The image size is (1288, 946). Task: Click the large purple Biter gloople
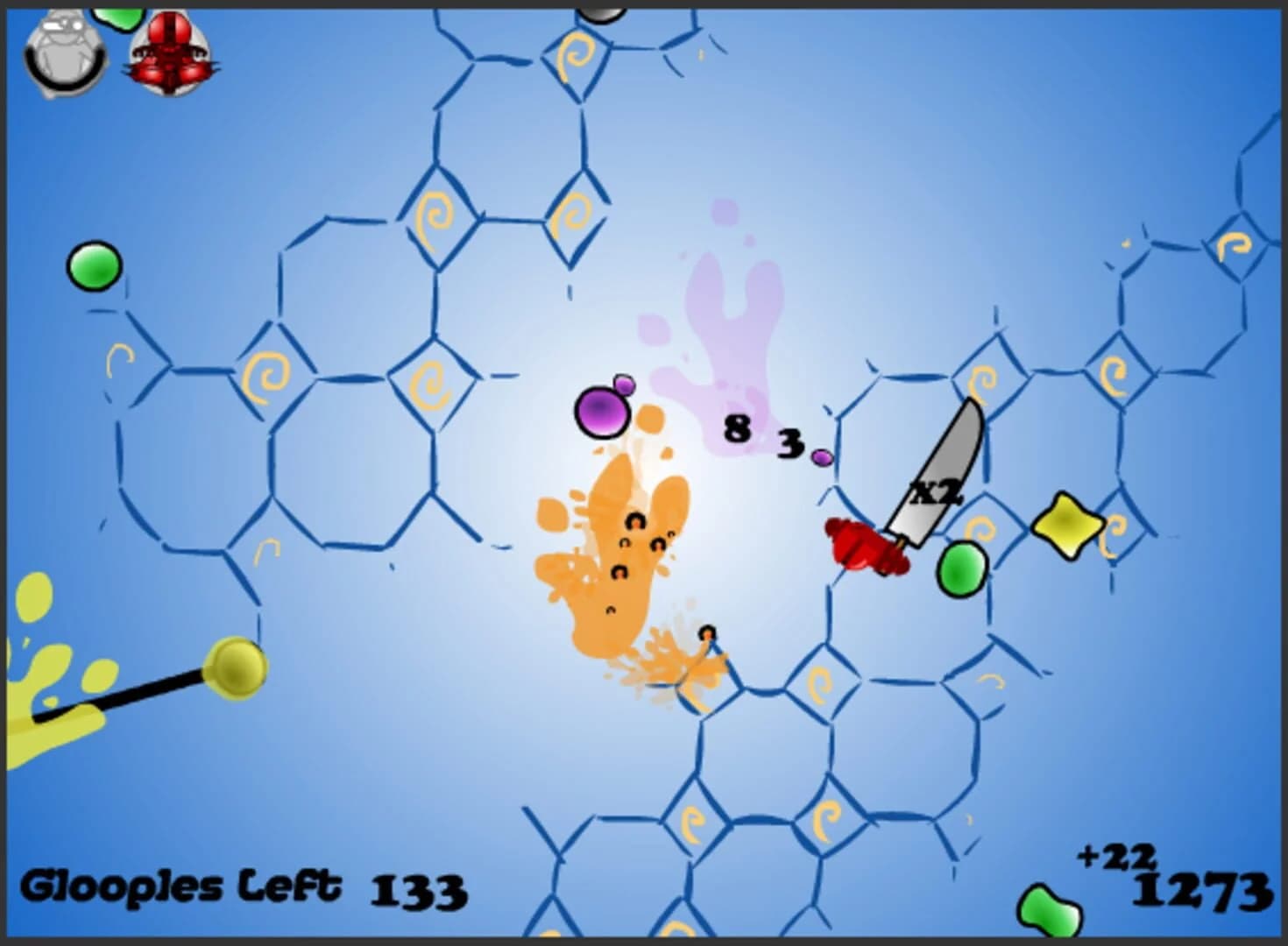pyautogui.click(x=600, y=410)
